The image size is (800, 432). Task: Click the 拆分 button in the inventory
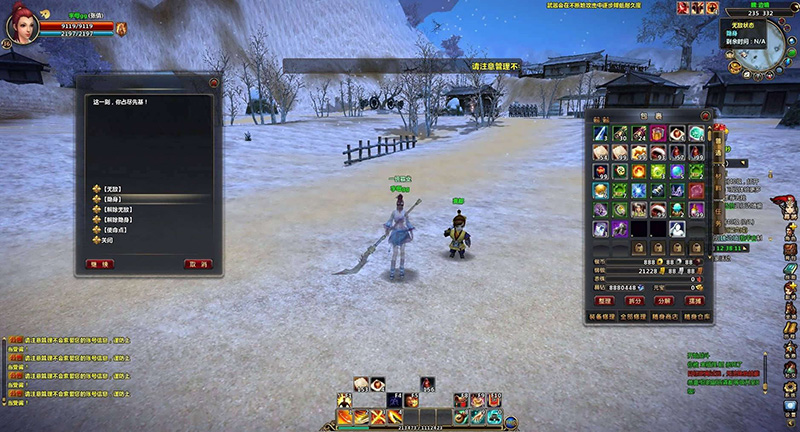coord(634,300)
